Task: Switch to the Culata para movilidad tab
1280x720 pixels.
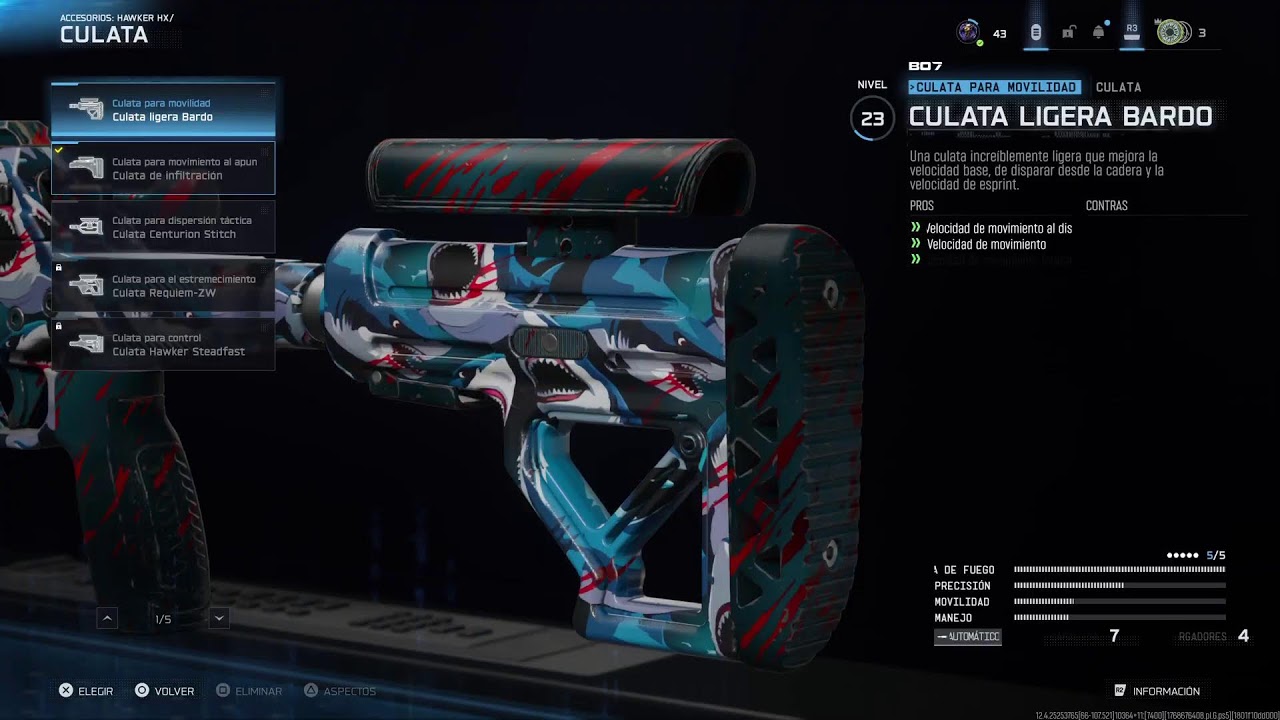Action: (995, 87)
